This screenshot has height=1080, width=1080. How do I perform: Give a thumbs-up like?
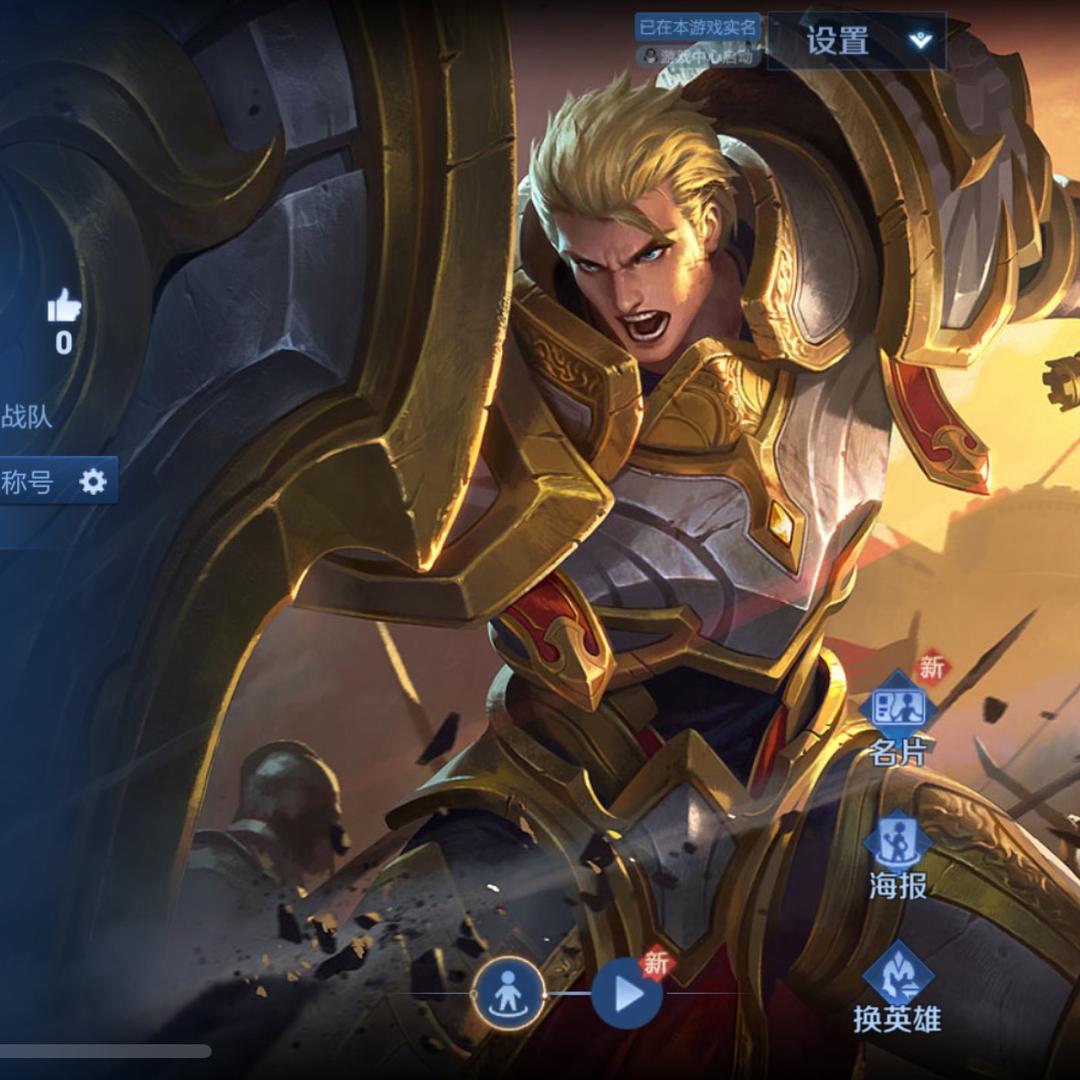click(x=64, y=306)
